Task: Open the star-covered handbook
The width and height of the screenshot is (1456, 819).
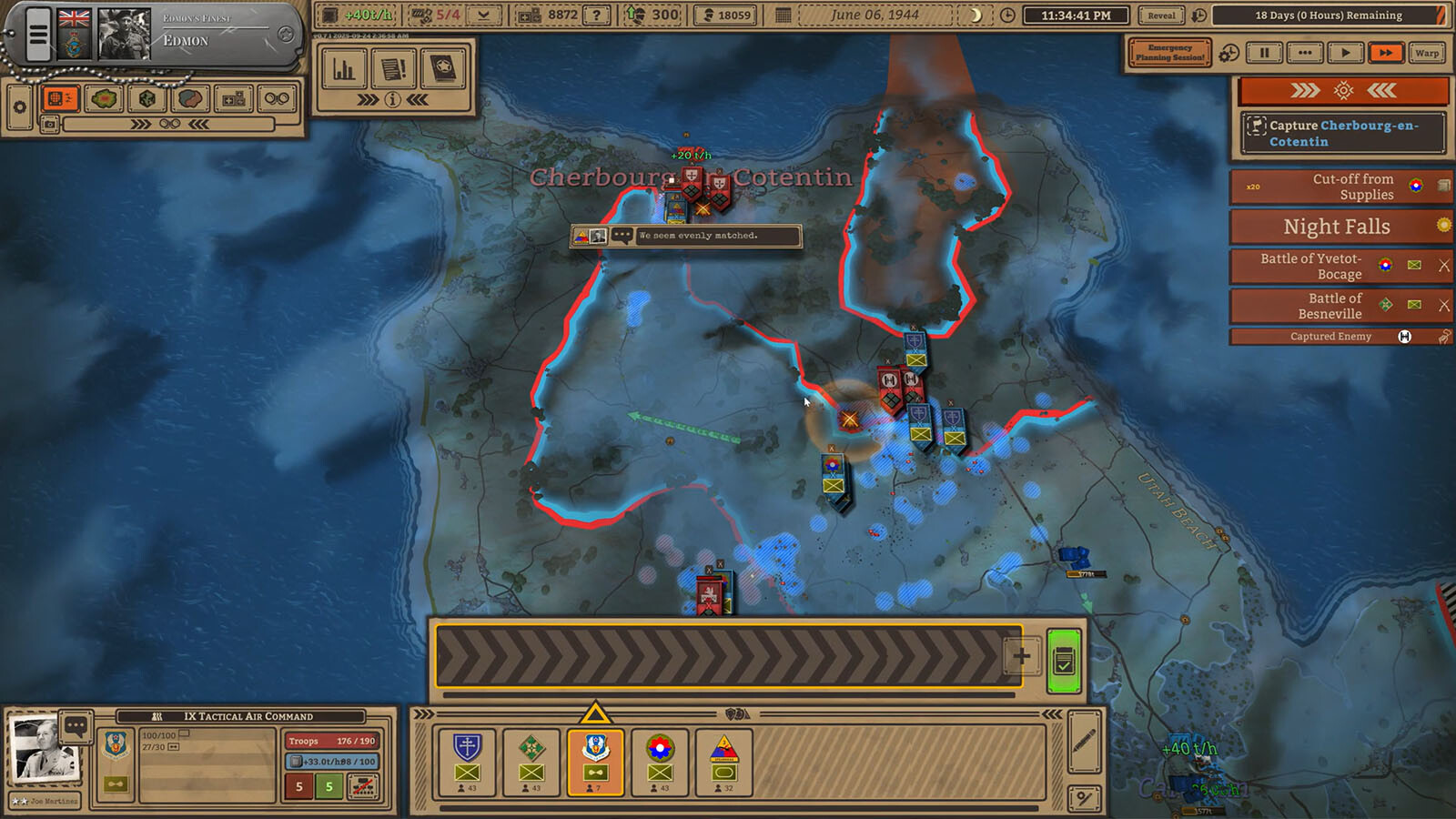Action: [x=443, y=68]
